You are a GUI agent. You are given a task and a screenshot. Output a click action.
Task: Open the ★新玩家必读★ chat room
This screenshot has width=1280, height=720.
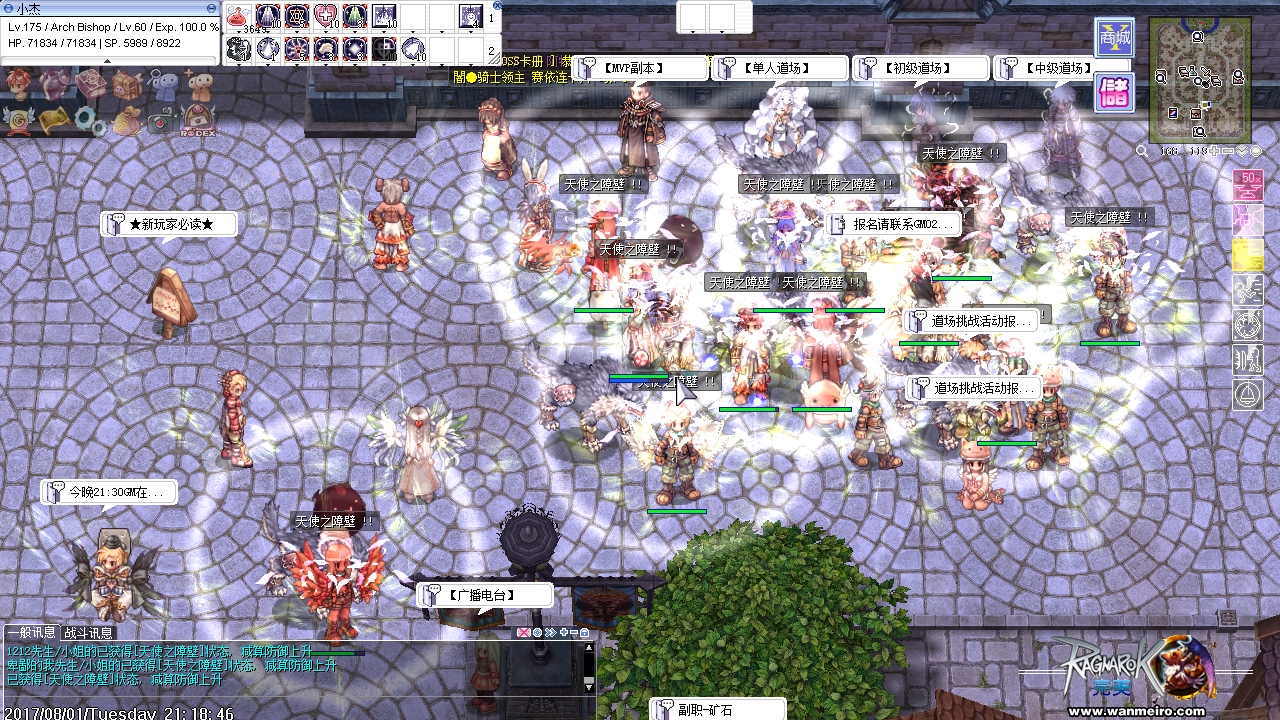click(170, 224)
